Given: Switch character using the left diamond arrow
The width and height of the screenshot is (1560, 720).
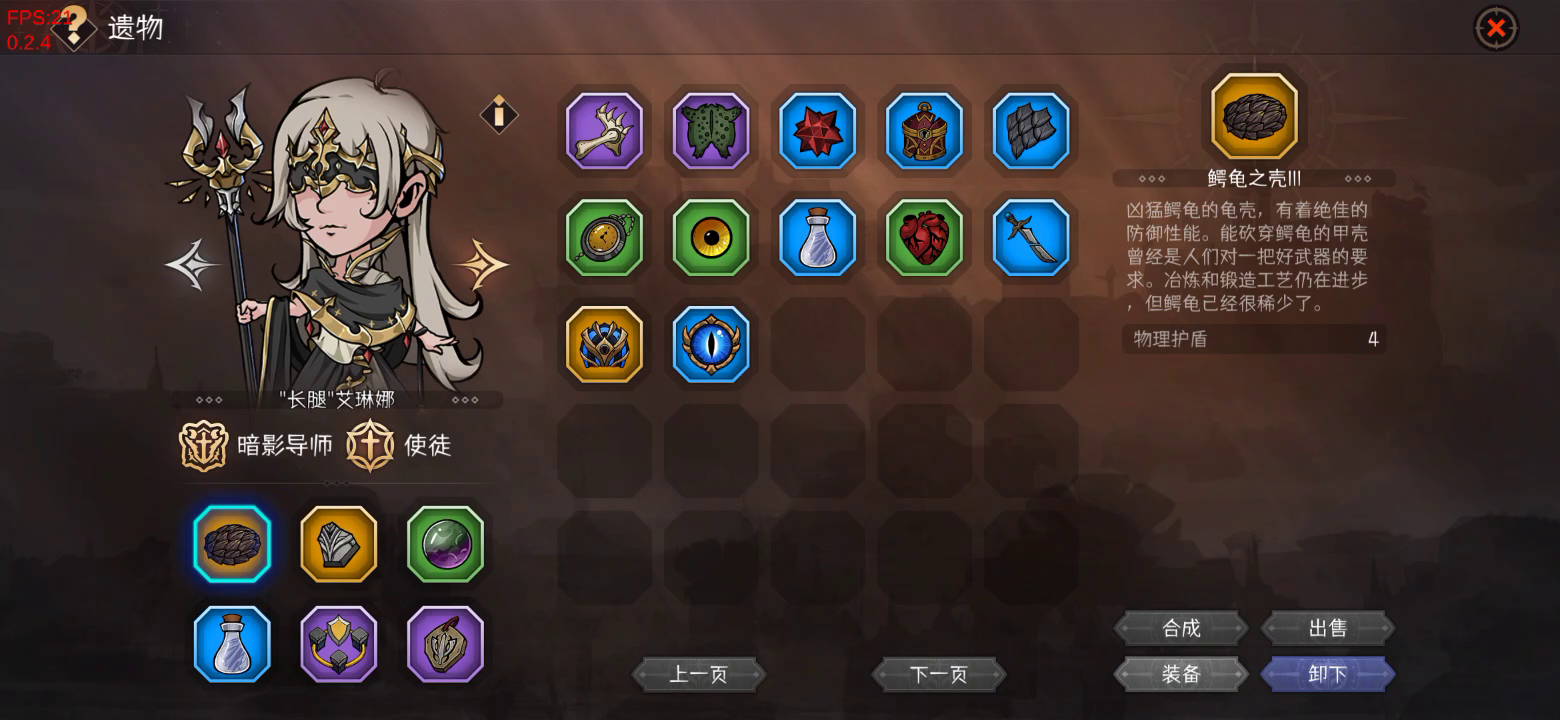Looking at the screenshot, I should coord(192,263).
